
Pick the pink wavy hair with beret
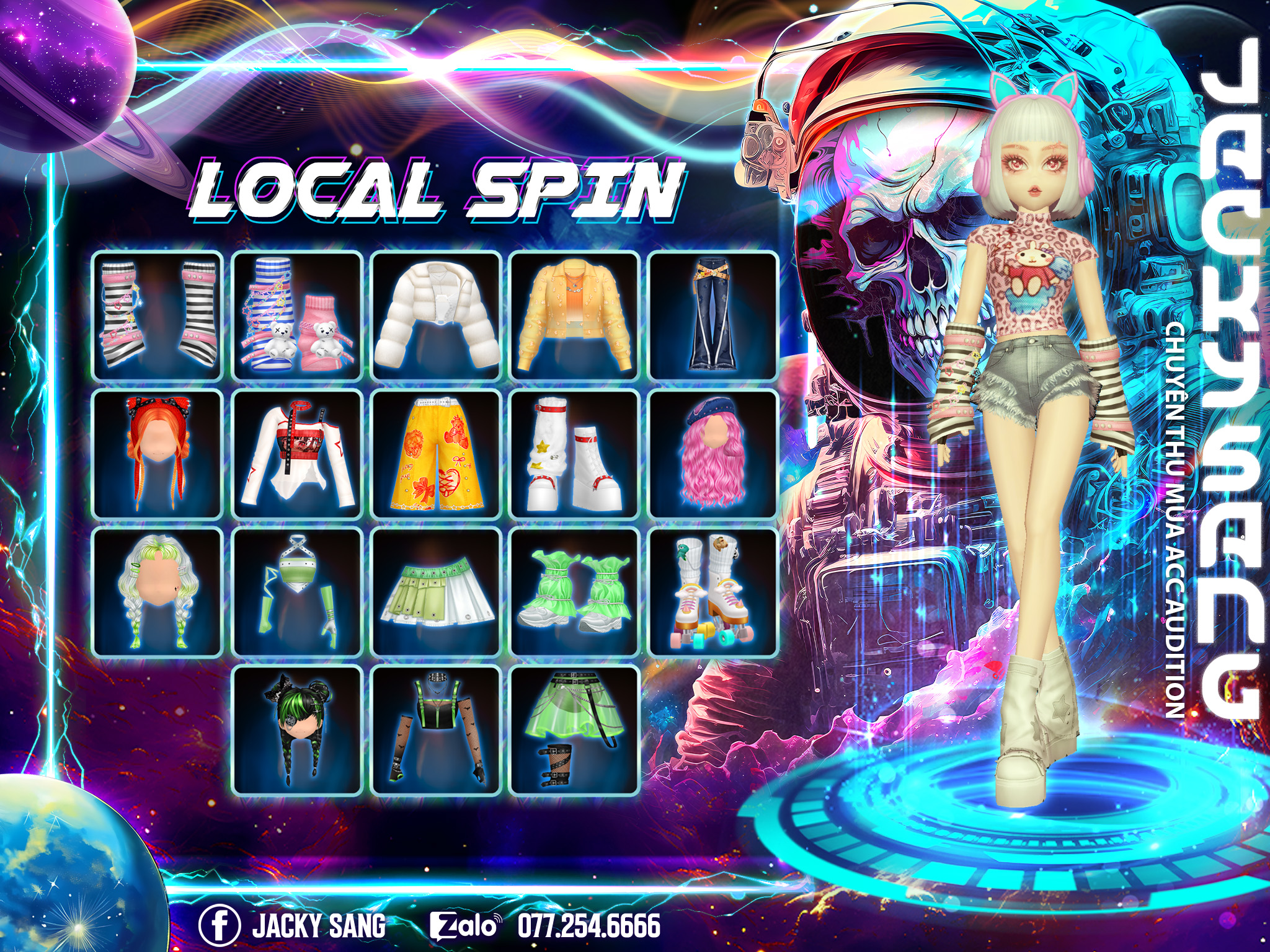point(713,454)
